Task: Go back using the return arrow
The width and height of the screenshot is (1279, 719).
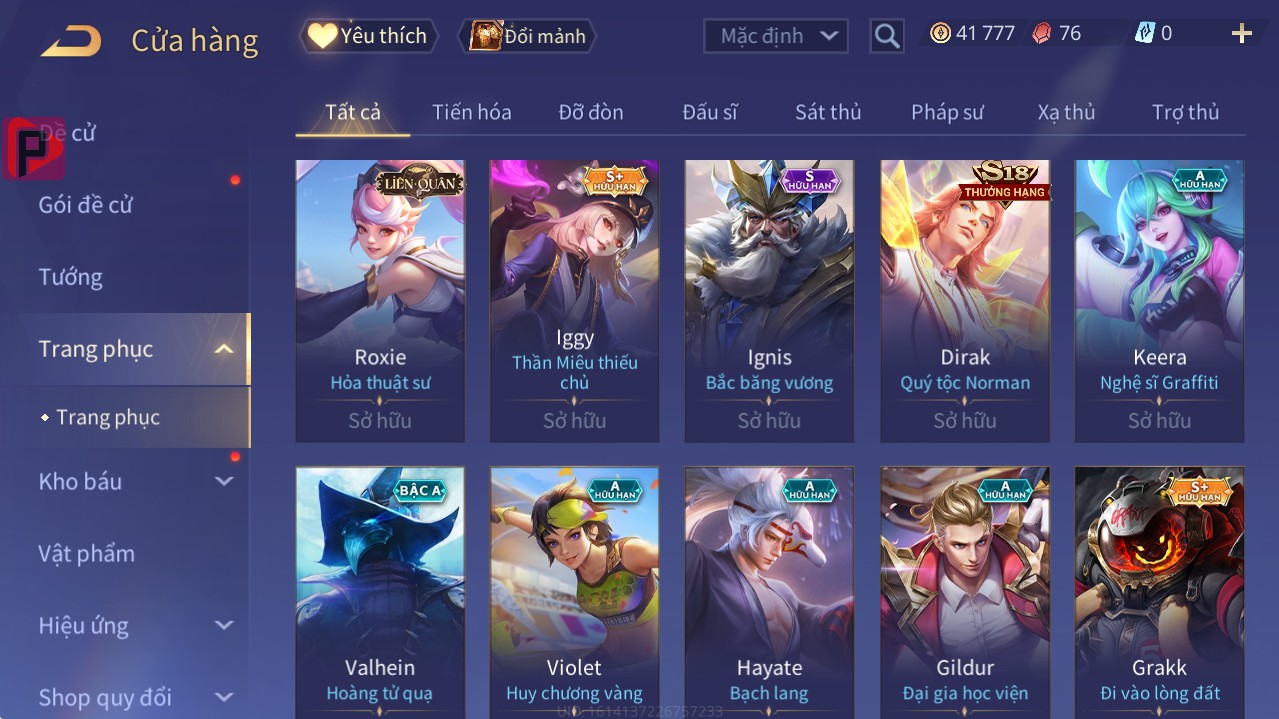Action: click(71, 41)
